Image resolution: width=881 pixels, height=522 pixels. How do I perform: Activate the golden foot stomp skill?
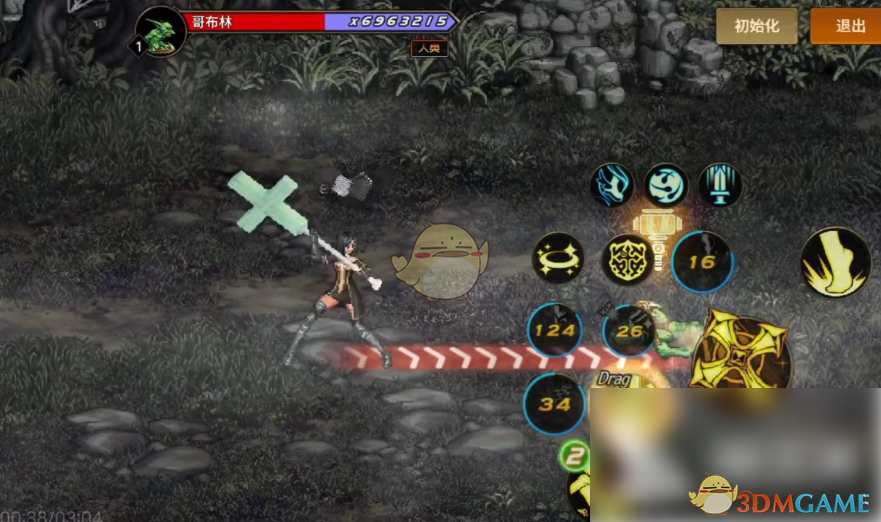click(x=835, y=262)
